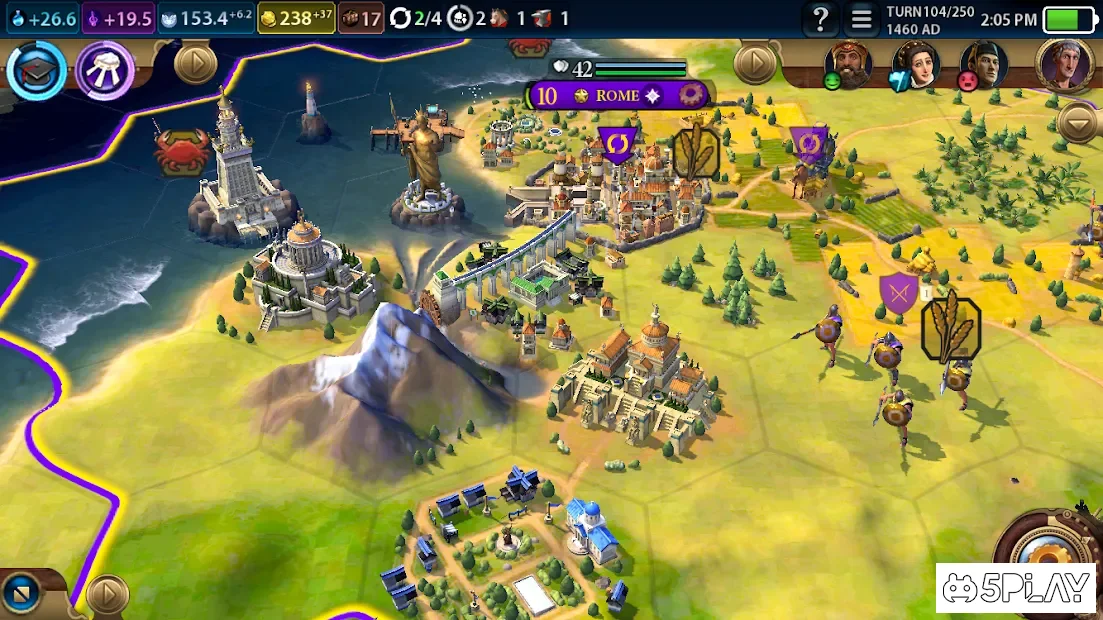This screenshot has width=1103, height=620.
Task: Open your own leader portrait in gold frame
Action: click(1064, 64)
